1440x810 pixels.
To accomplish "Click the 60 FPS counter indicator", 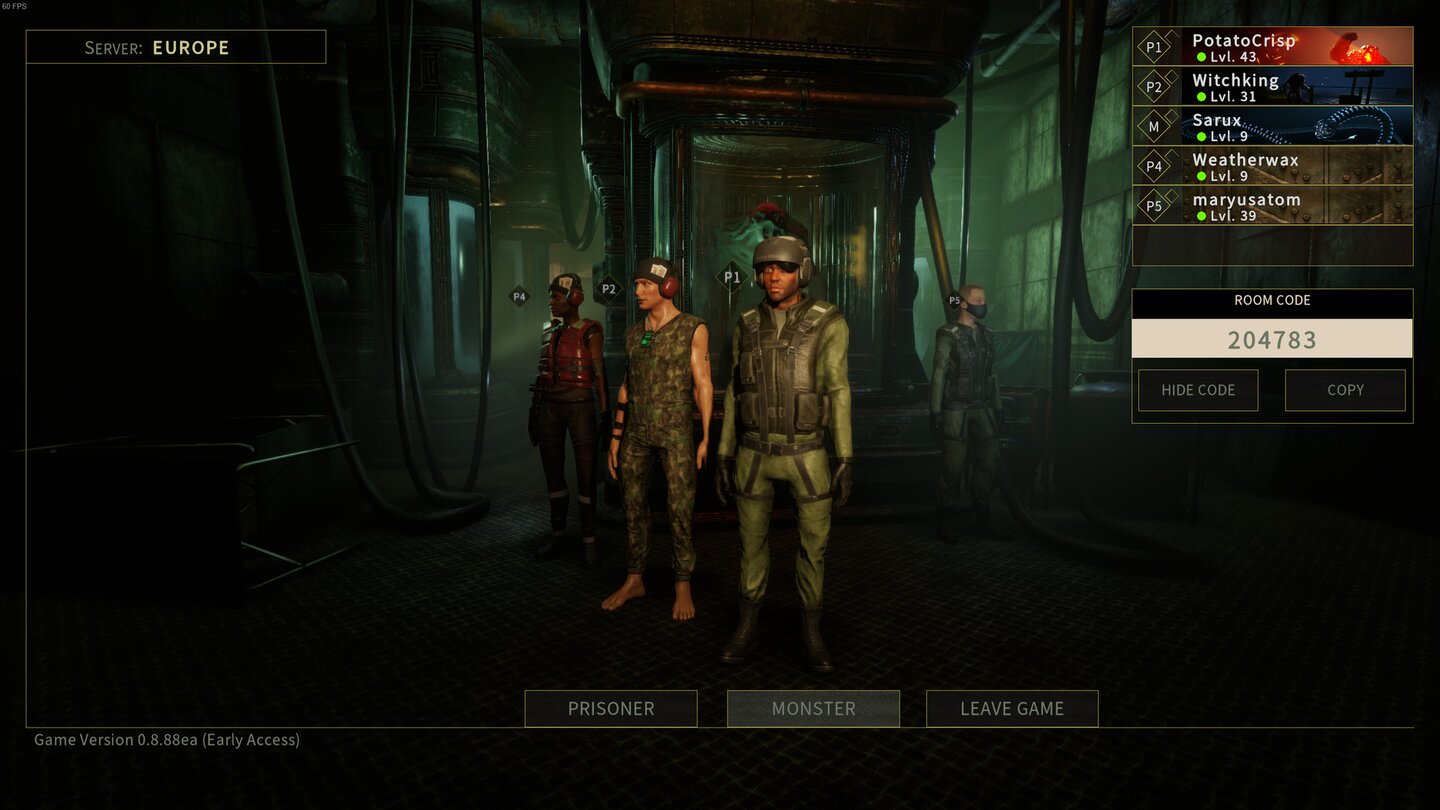I will [15, 5].
